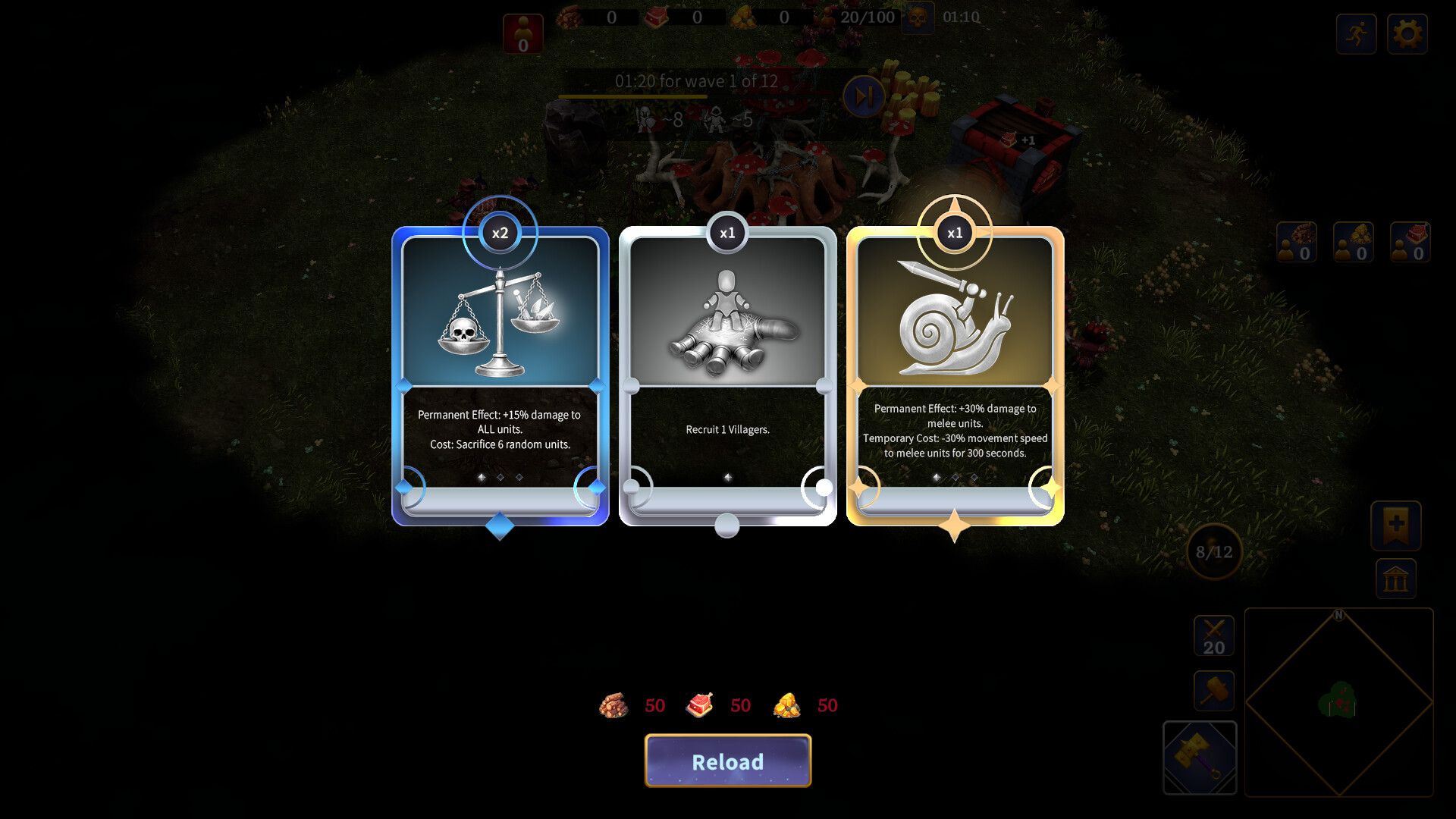Click the wood worker assignment icon
Screen dimensions: 1456x819
pyautogui.click(x=1297, y=241)
